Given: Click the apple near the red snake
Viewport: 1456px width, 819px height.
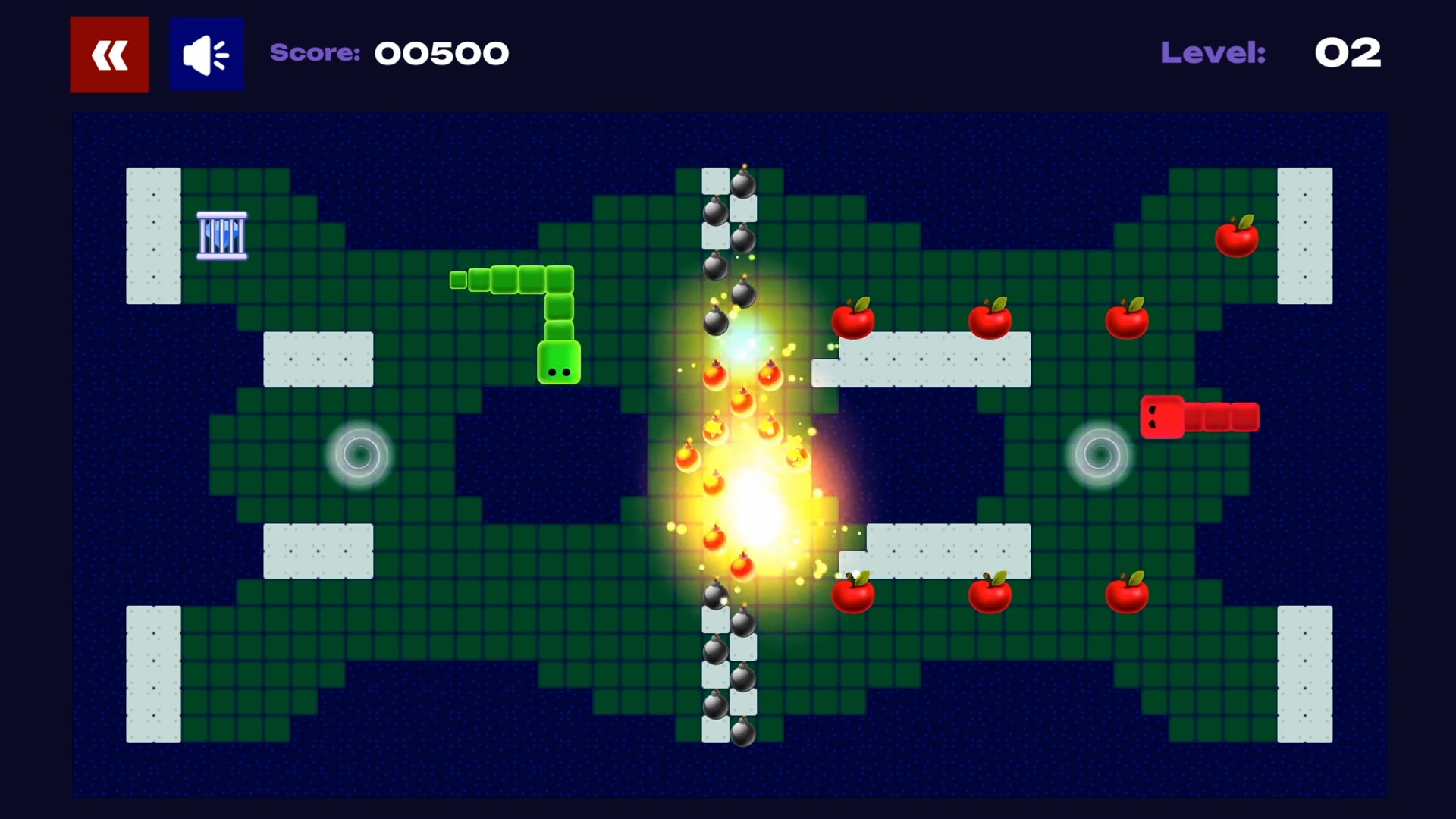Looking at the screenshot, I should (x=1128, y=318).
